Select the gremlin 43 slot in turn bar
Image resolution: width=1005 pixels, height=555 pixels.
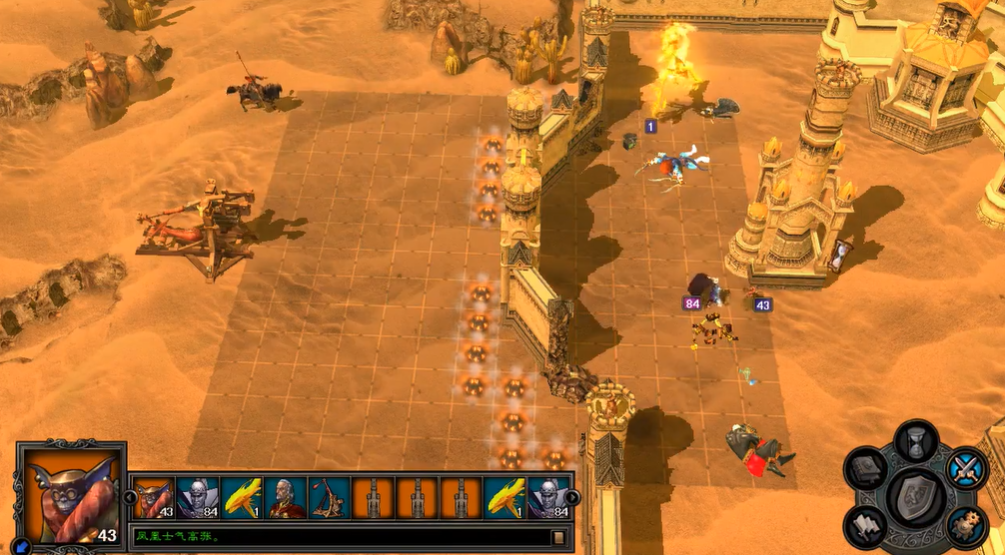pyautogui.click(x=153, y=497)
